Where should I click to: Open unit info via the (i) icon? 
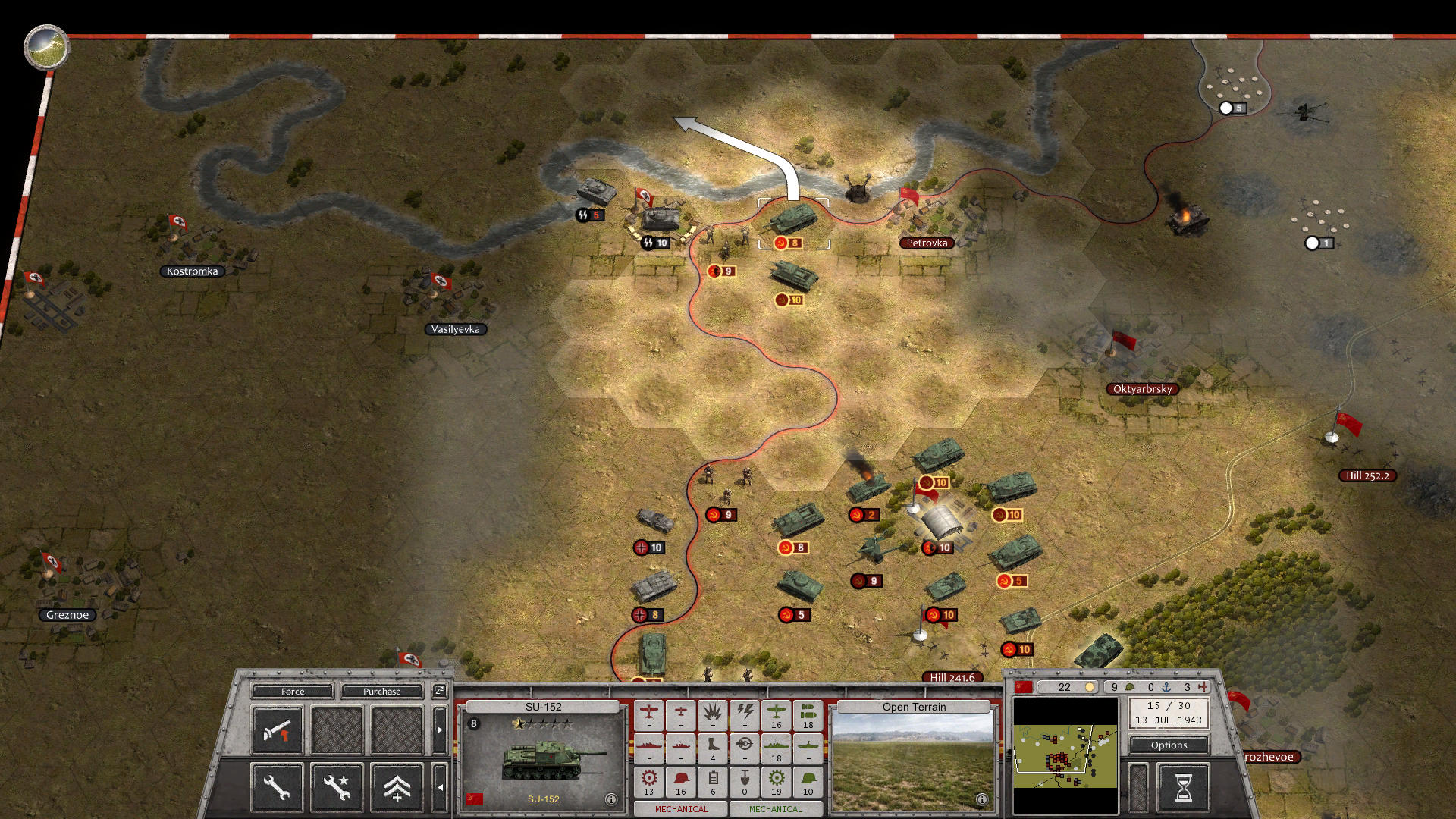coord(611,798)
